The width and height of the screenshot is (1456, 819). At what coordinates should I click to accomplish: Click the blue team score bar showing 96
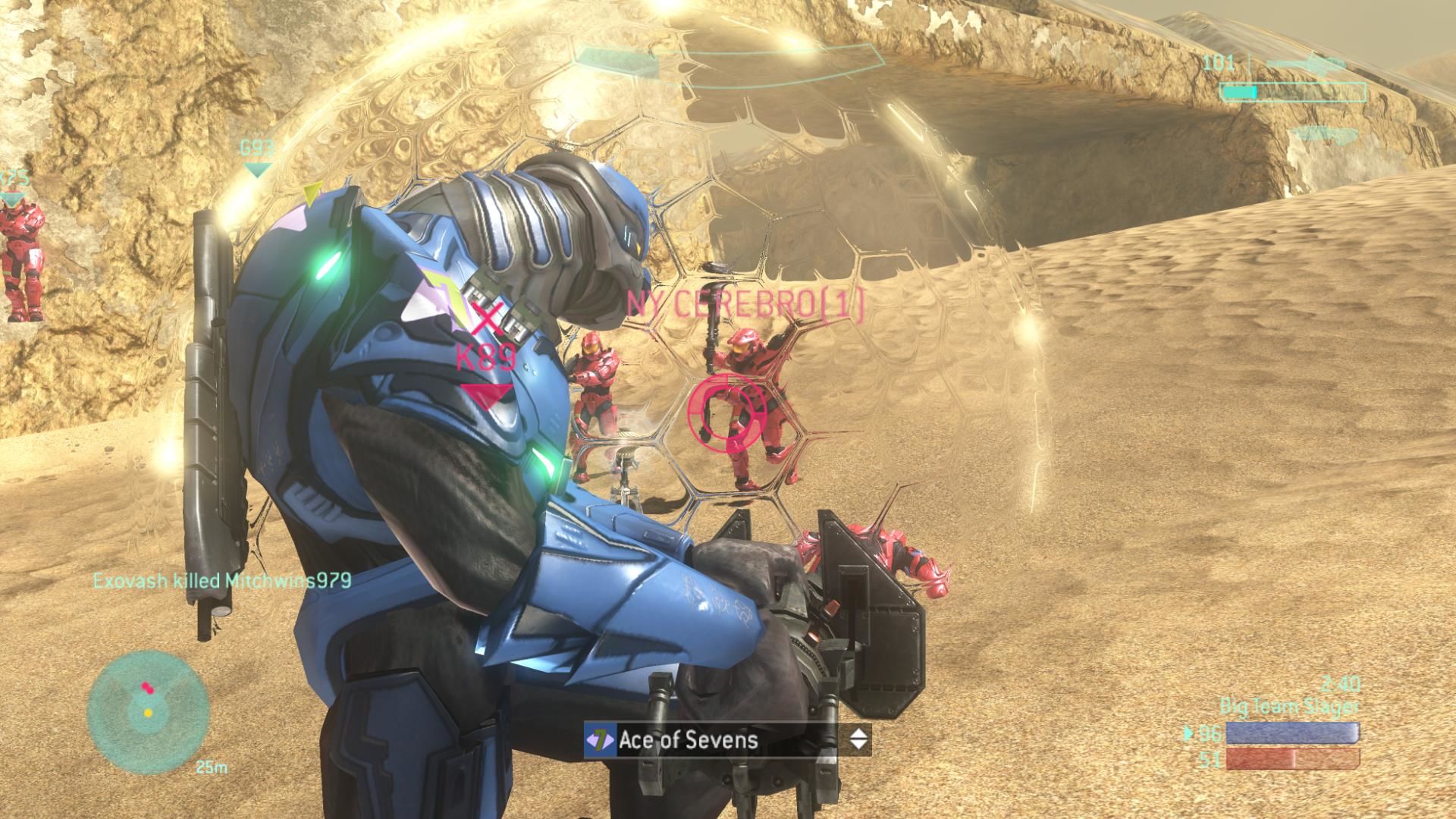click(x=1294, y=732)
